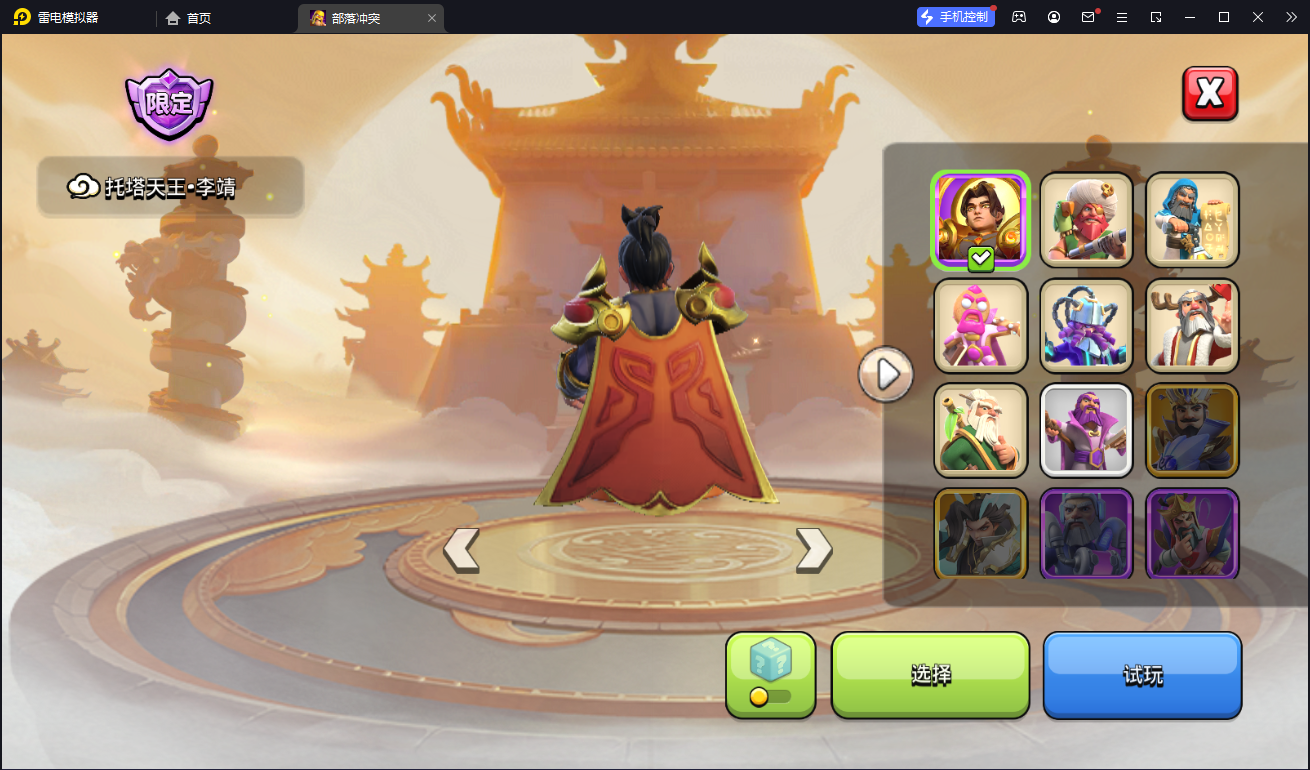Click the green 选择 button
Screen dimensions: 1310x770
coord(930,674)
